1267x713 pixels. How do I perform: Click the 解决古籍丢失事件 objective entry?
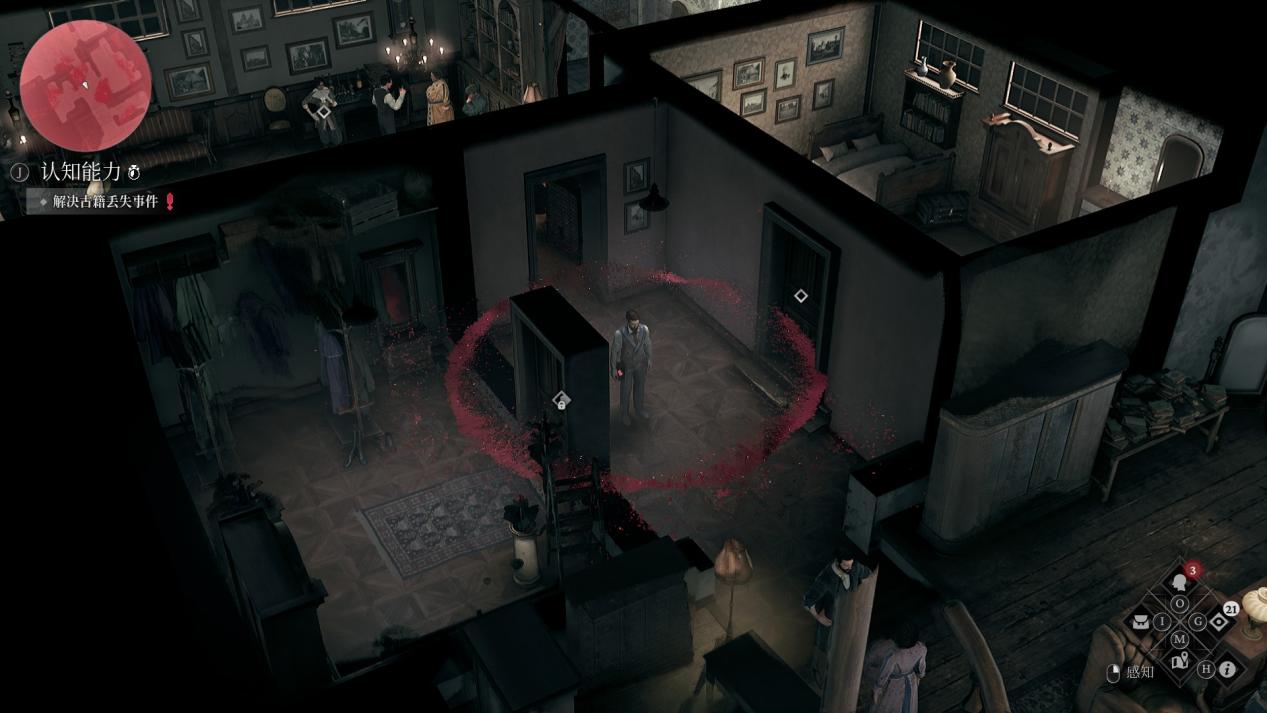[x=105, y=201]
